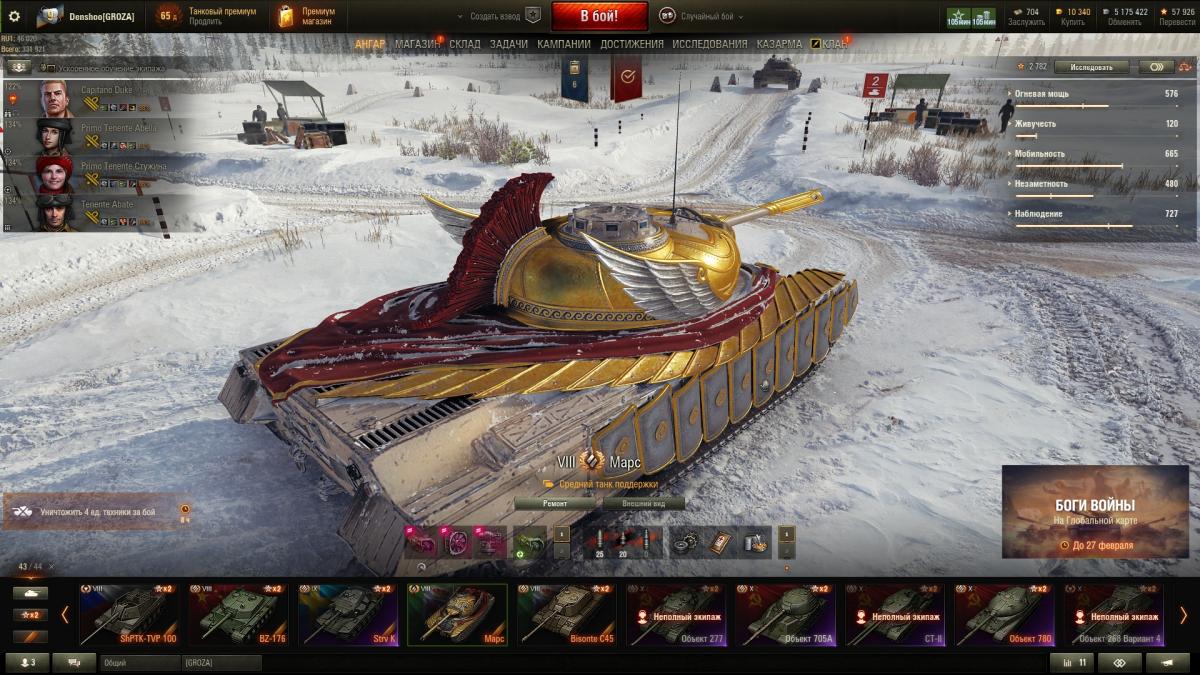Open the КАМПАНИИ tab
Viewport: 1200px width, 675px height.
(564, 44)
